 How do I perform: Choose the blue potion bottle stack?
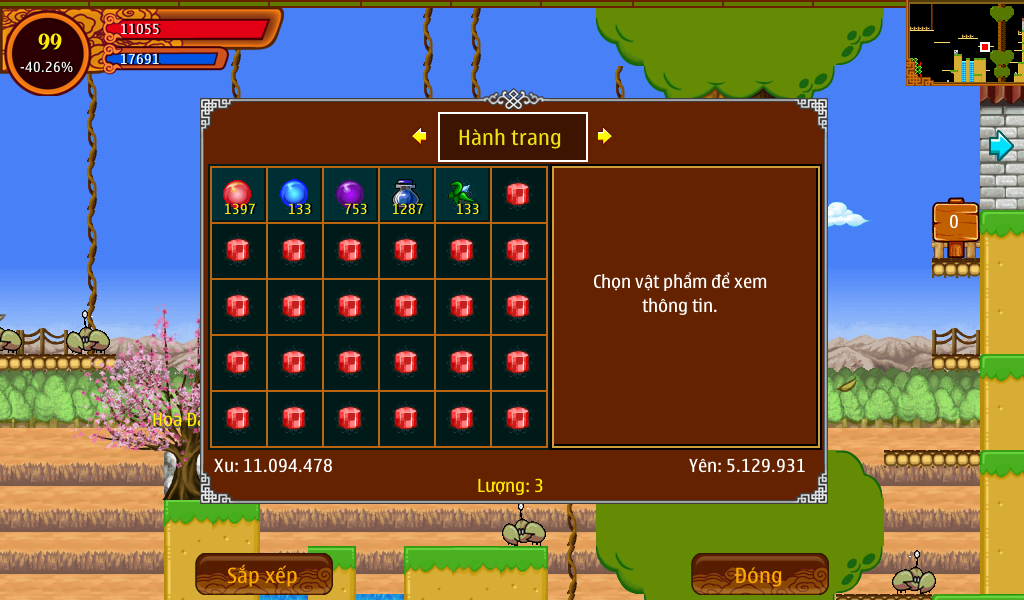click(x=406, y=194)
